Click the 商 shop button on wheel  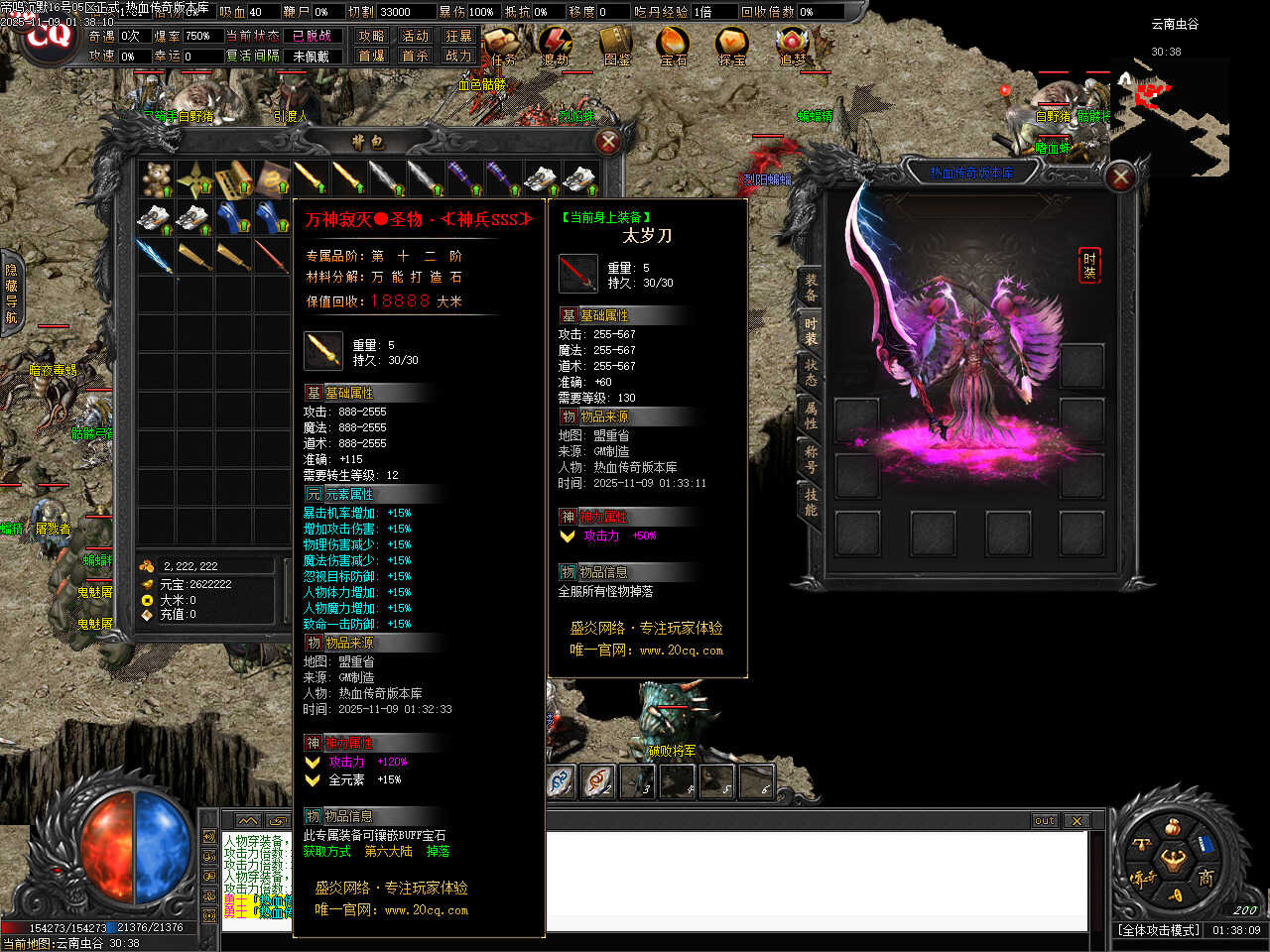click(x=1206, y=877)
